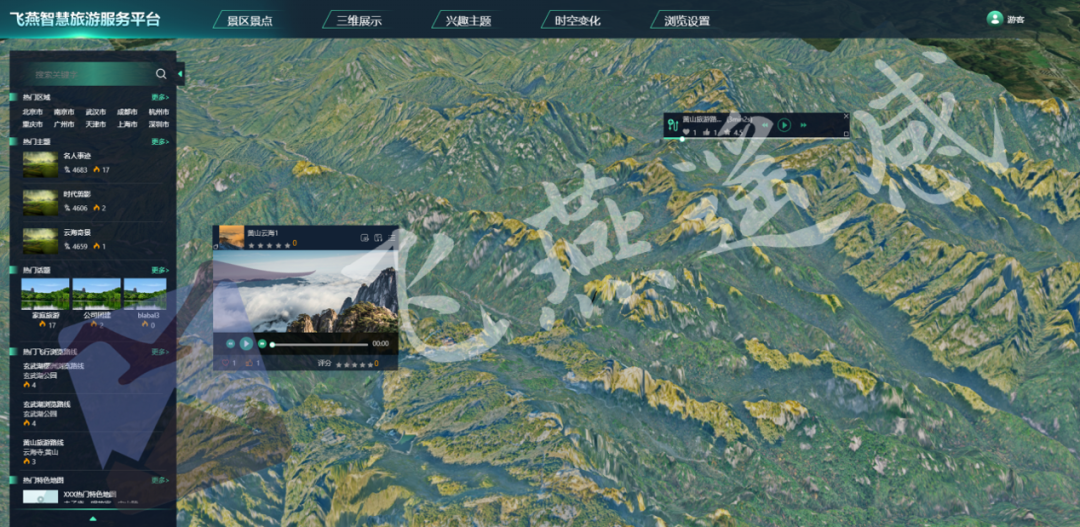Show more hot regions via 更多
The height and width of the screenshot is (527, 1080).
[x=160, y=97]
